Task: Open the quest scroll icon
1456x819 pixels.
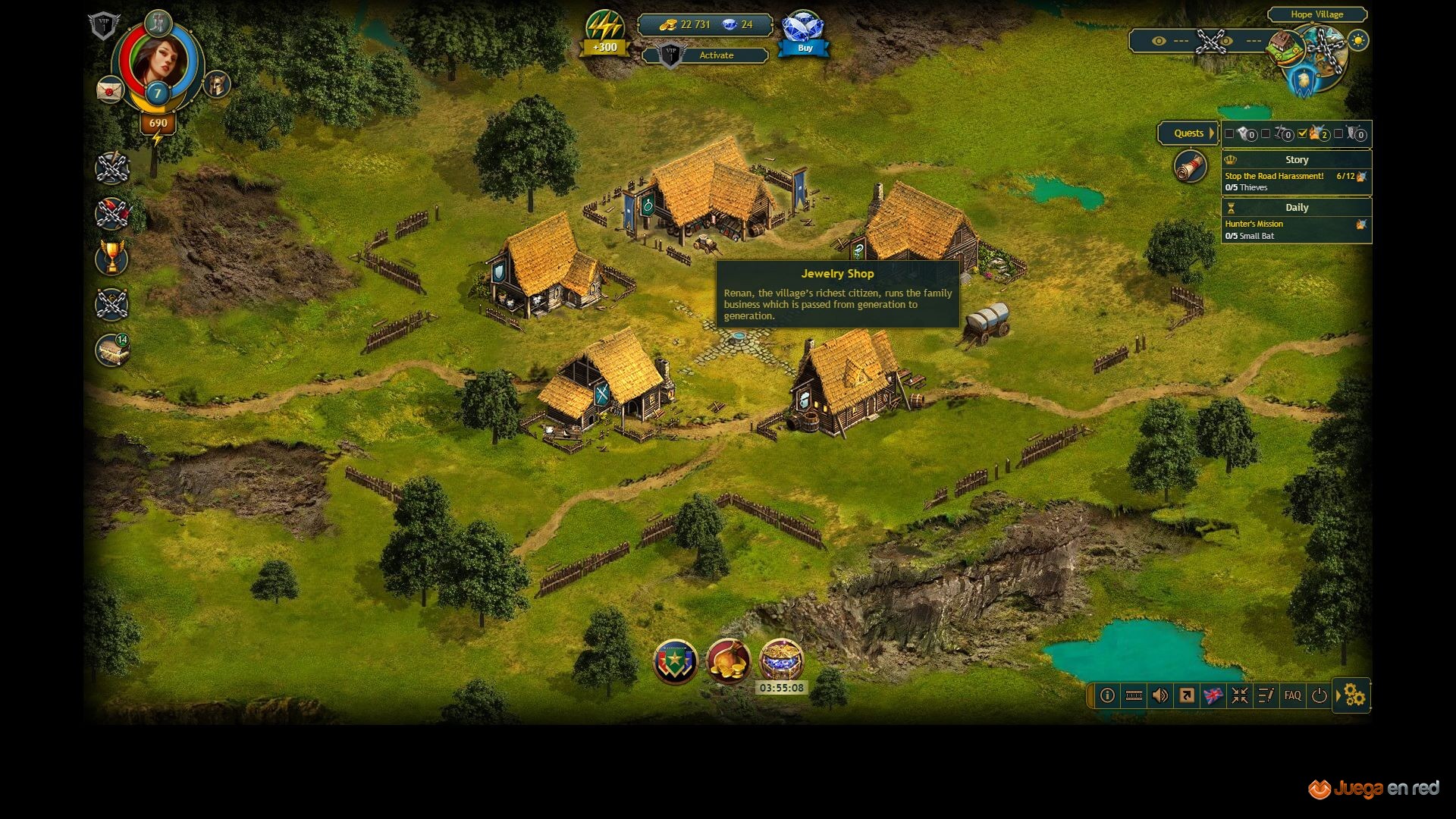Action: (1190, 166)
